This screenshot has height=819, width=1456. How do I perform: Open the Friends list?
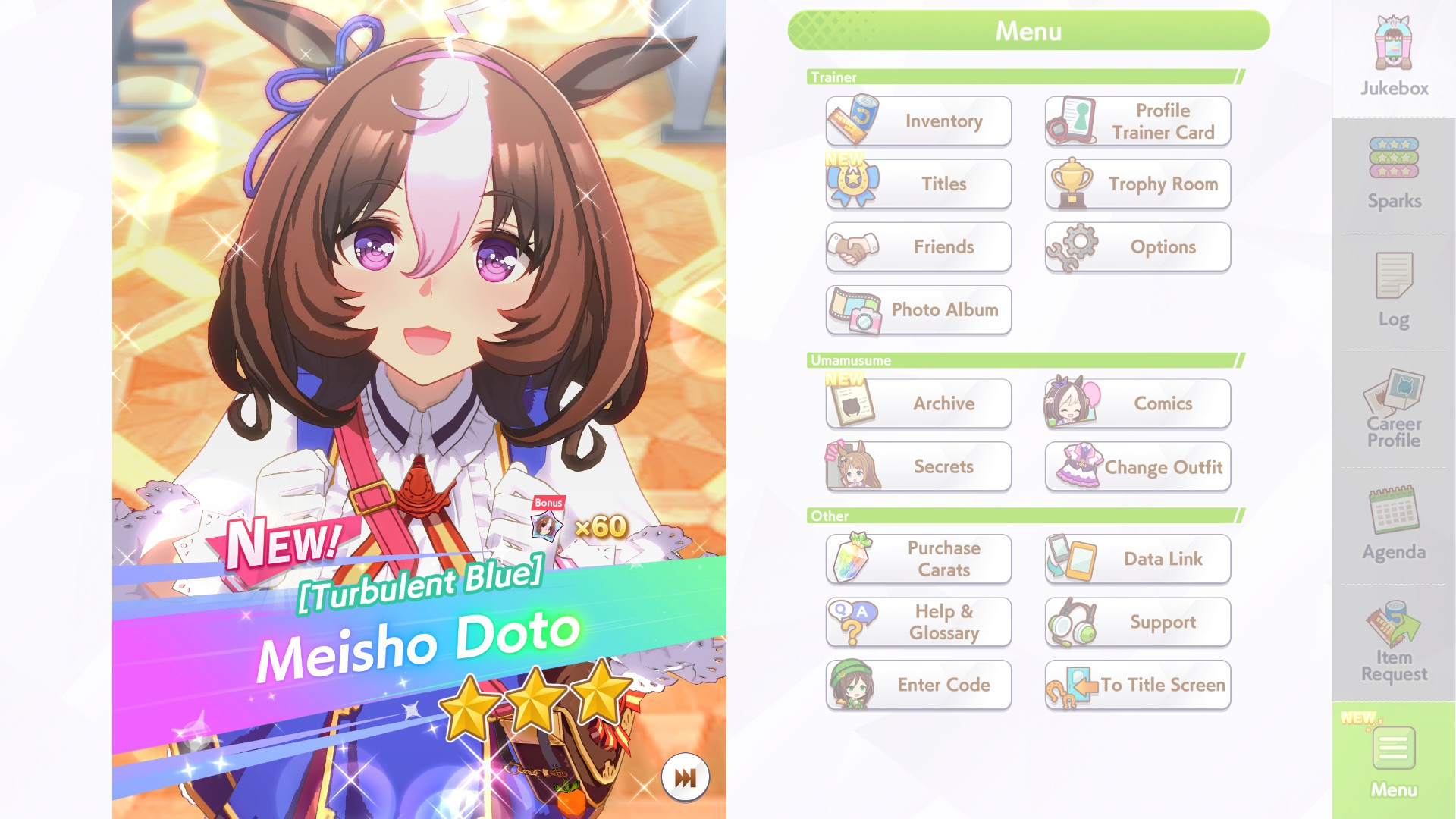(x=918, y=247)
